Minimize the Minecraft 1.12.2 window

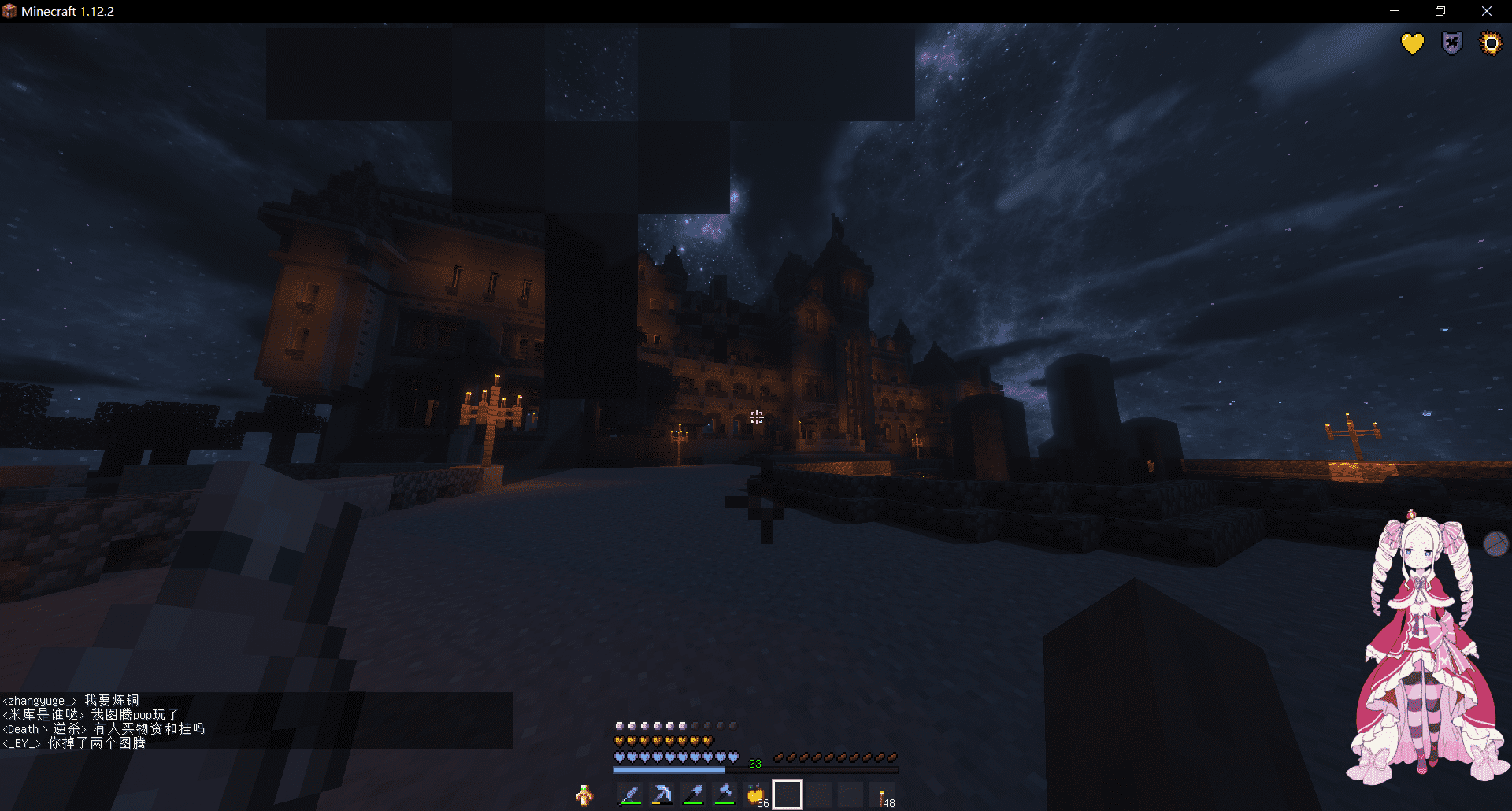(x=1395, y=11)
